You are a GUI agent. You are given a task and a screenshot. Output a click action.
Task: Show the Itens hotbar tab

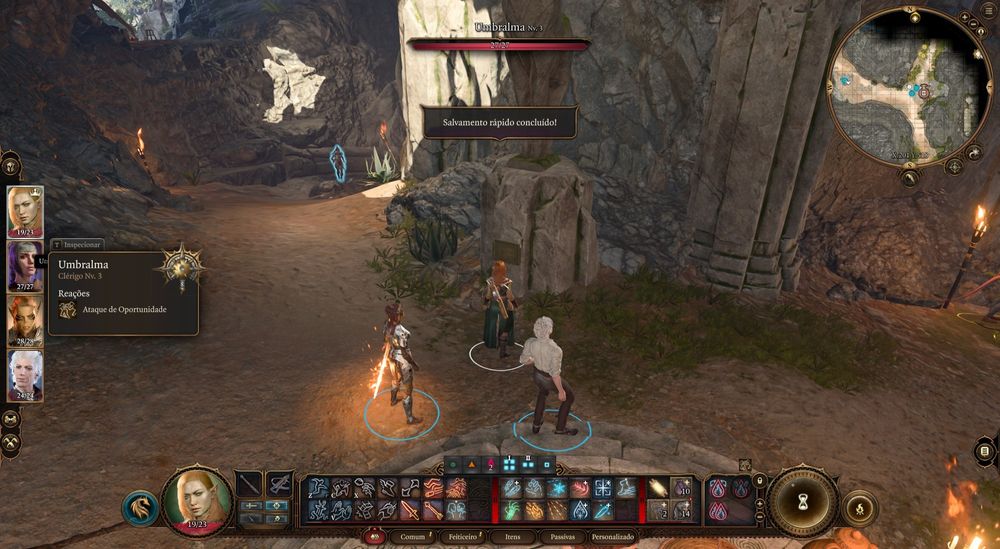click(512, 537)
